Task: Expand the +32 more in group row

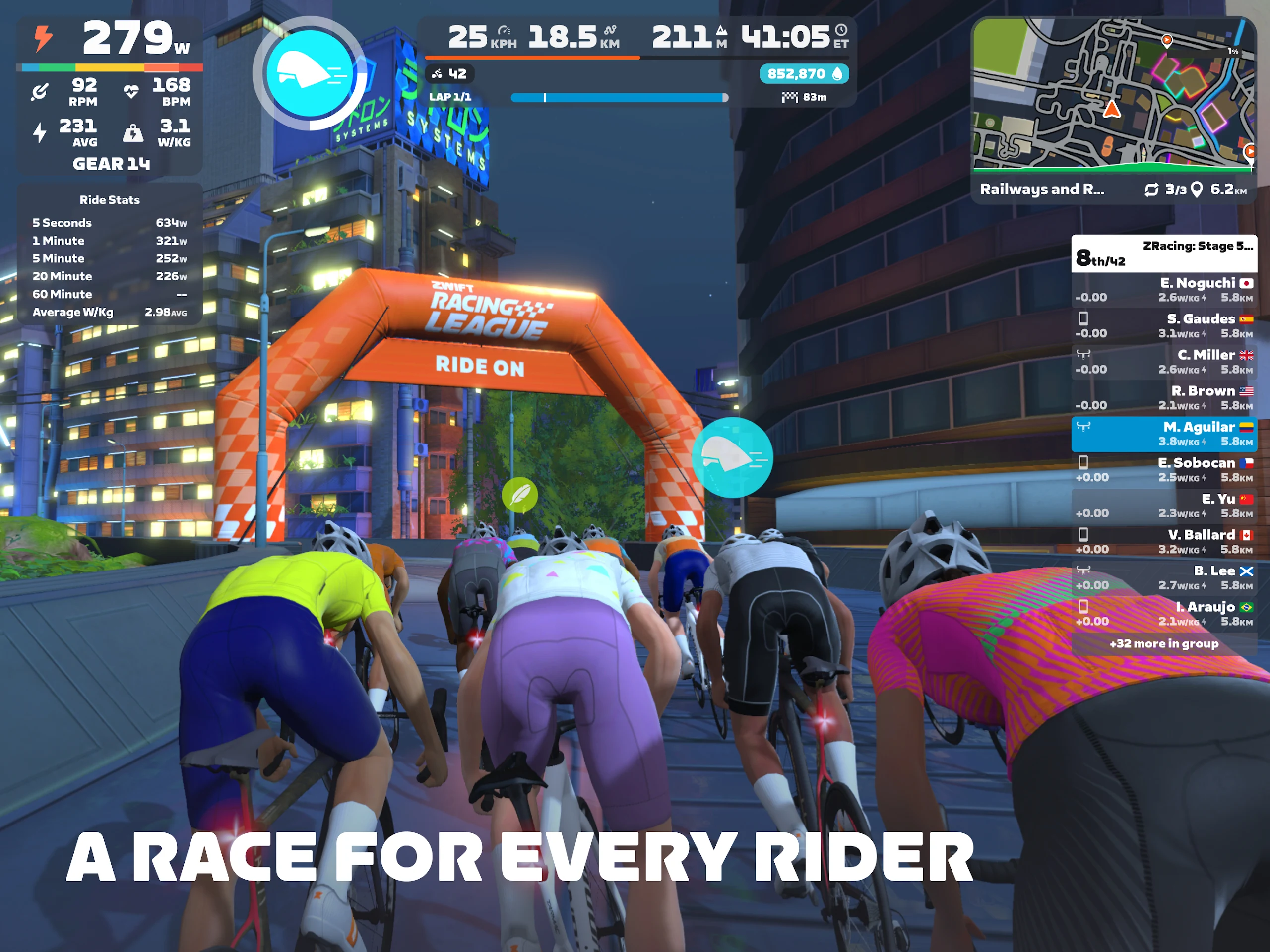Action: tap(1163, 643)
